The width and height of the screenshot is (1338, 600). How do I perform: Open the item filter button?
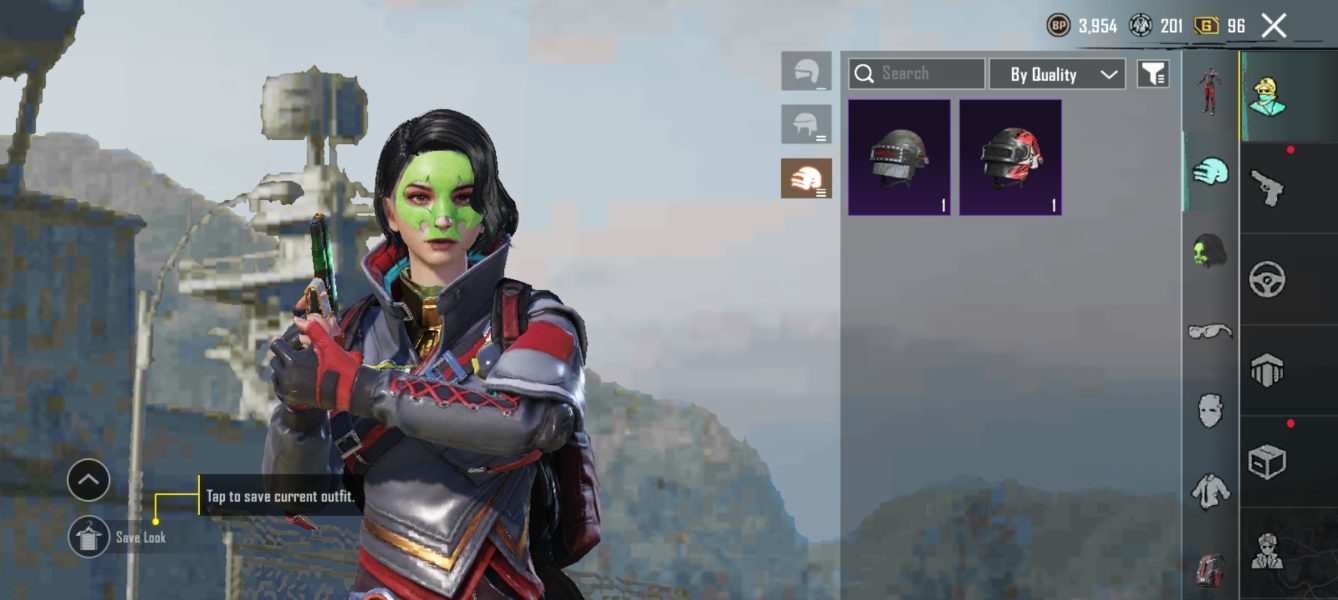click(x=1153, y=74)
